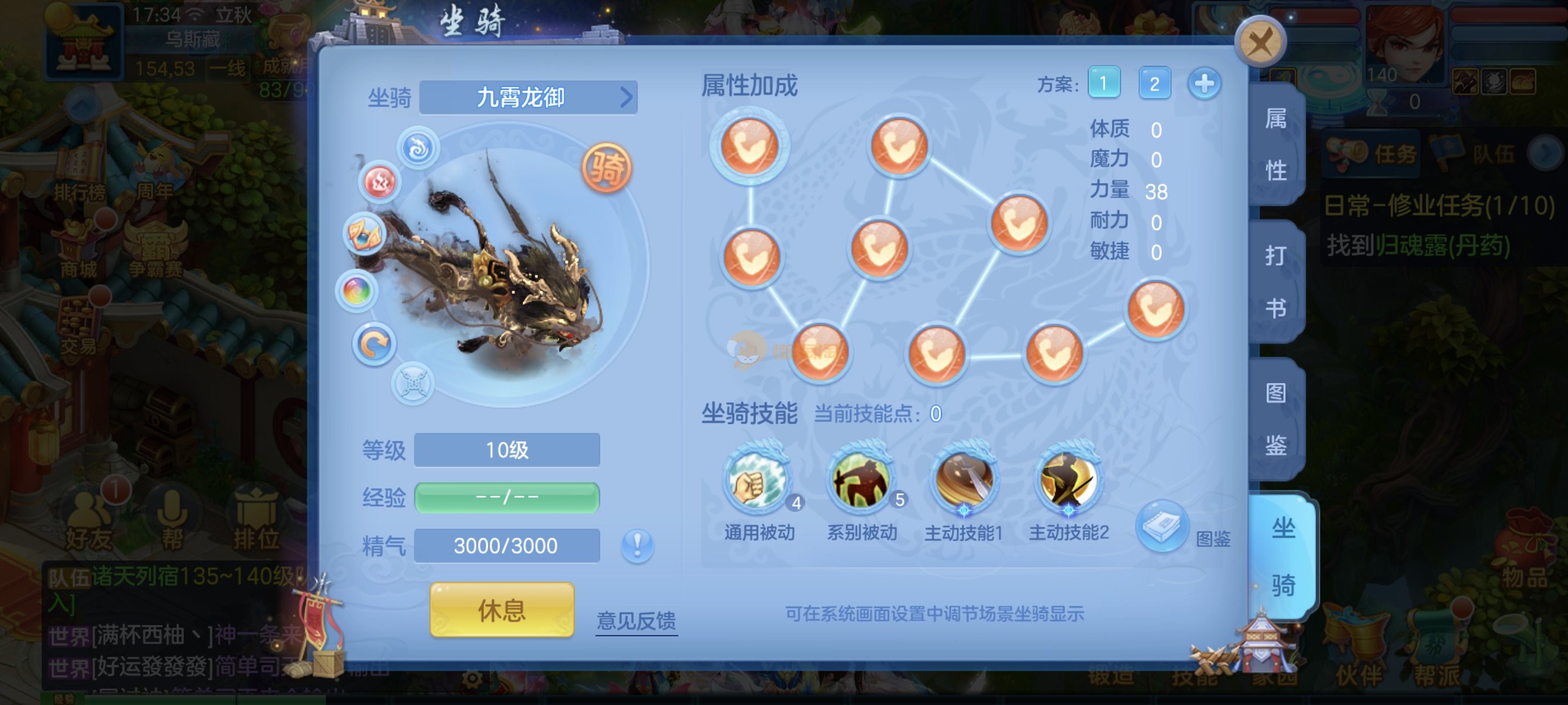Open the 意见反馈 feedback link

636,620
